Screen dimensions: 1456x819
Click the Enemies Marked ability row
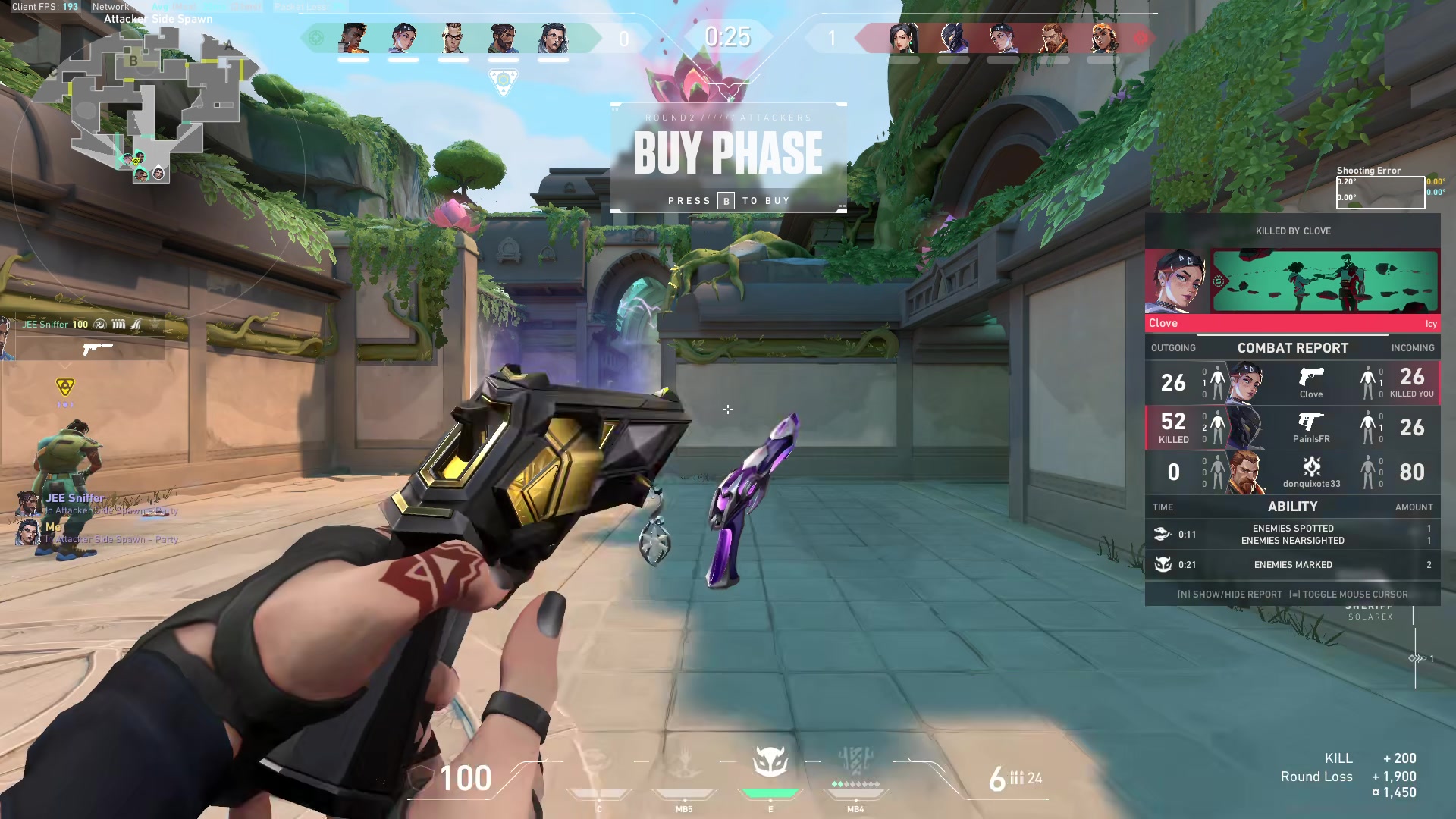1292,565
